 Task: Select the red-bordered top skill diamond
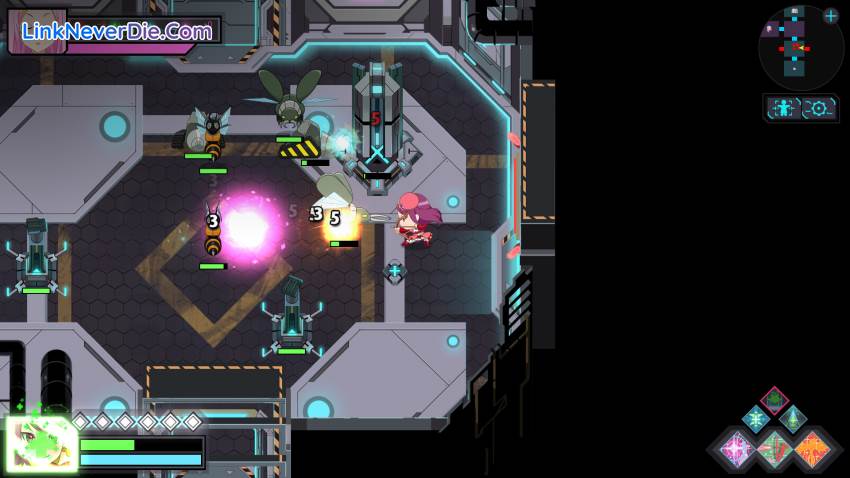[774, 400]
